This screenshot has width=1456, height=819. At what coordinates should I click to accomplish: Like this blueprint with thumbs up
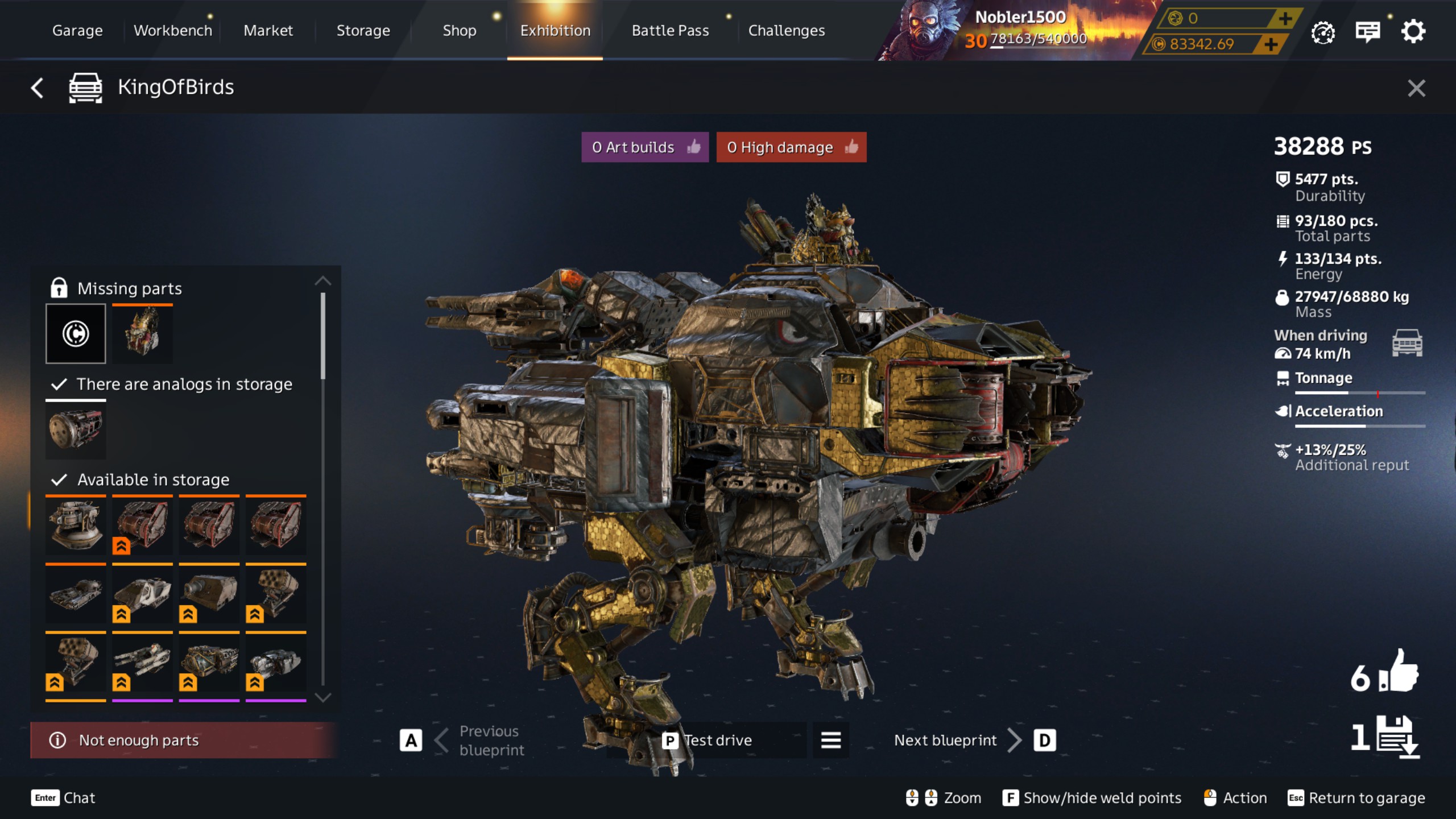1397,672
